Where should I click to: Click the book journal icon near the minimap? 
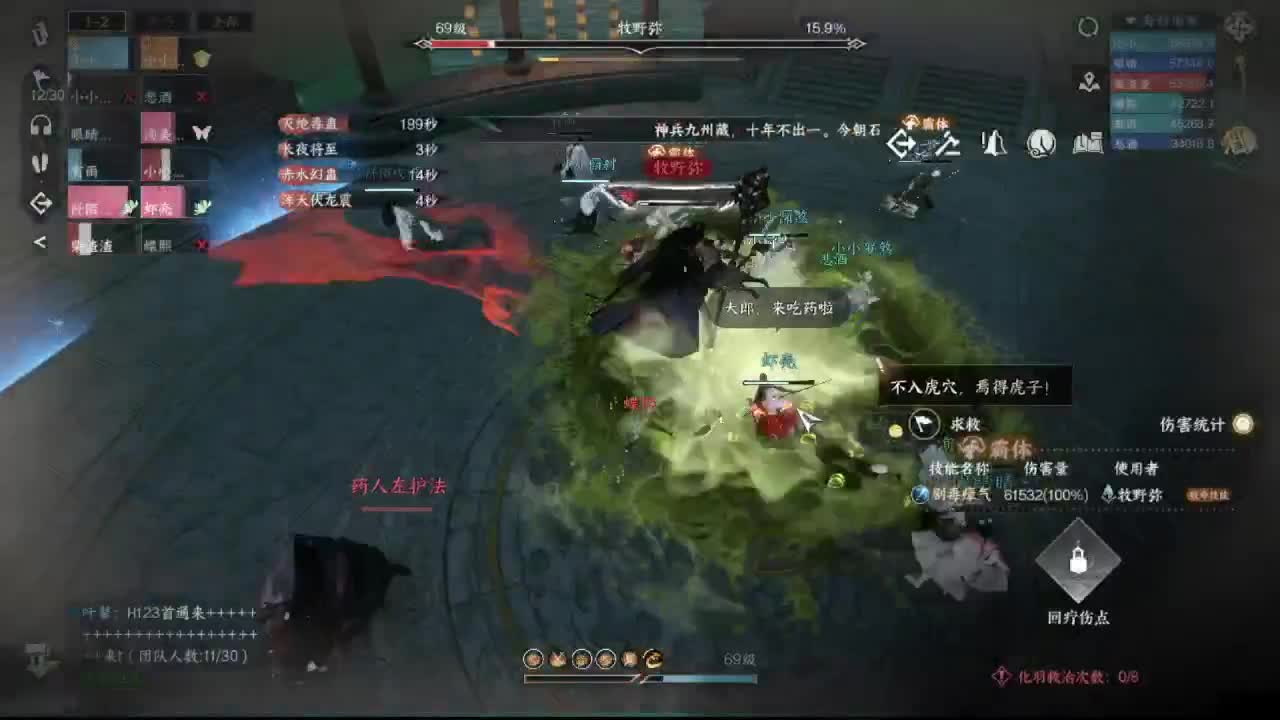click(1086, 144)
